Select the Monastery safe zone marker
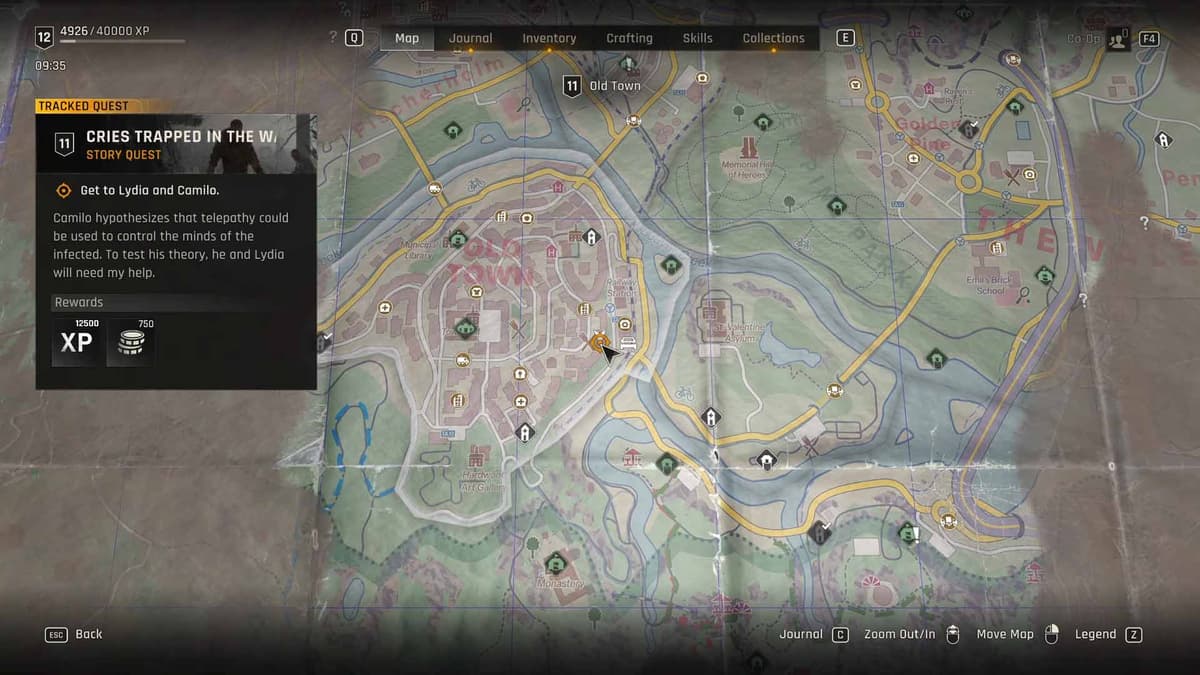1200x675 pixels. (554, 559)
